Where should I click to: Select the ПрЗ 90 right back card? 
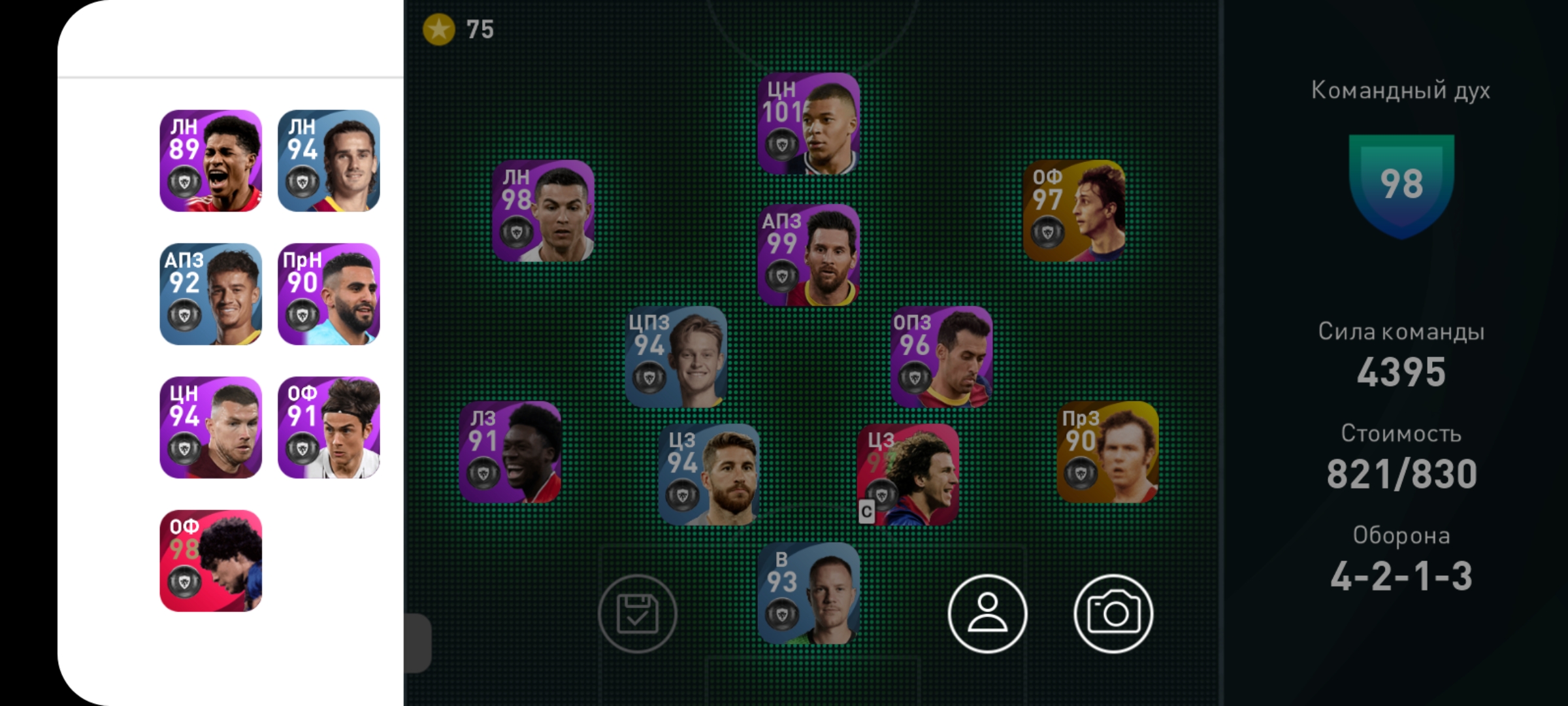click(x=1107, y=452)
